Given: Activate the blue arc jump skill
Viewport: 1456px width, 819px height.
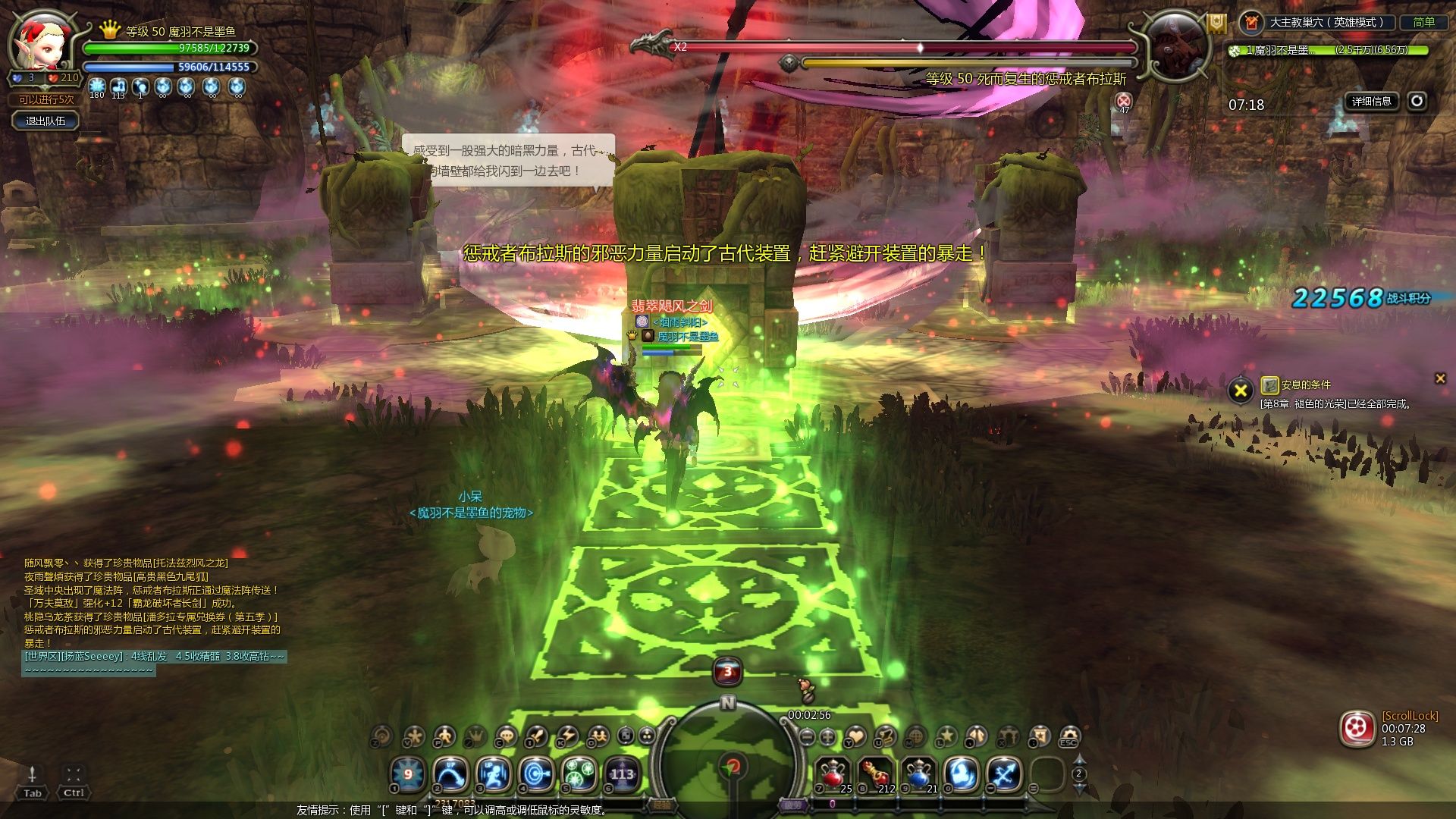Looking at the screenshot, I should [450, 775].
